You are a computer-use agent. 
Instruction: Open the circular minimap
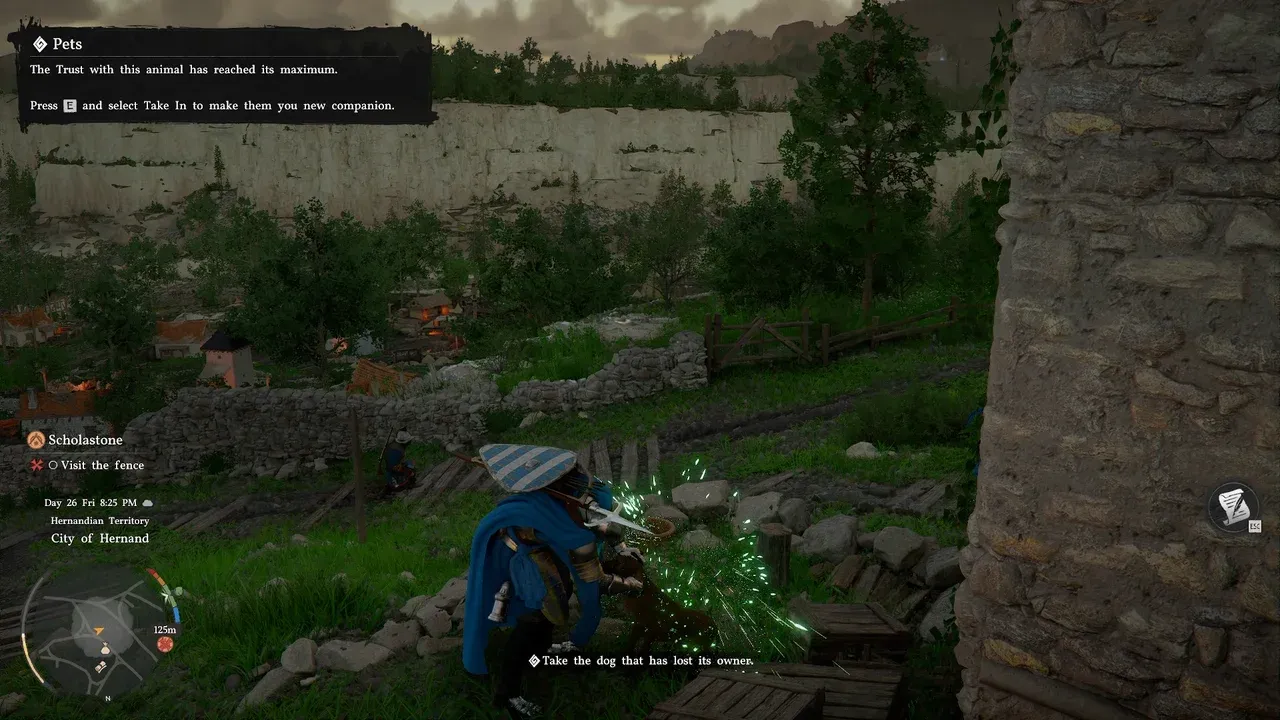pyautogui.click(x=100, y=628)
